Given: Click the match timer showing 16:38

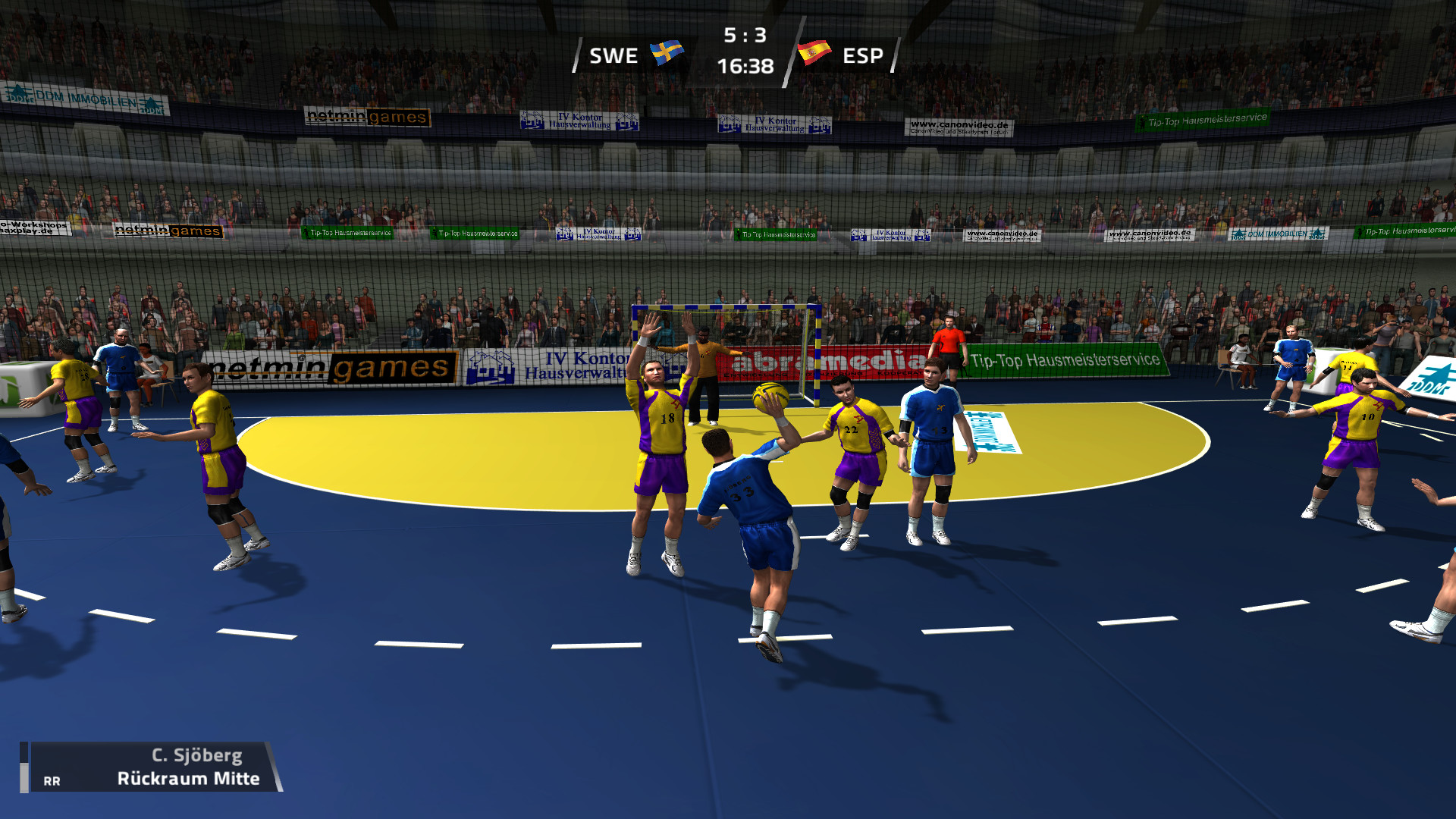Looking at the screenshot, I should pyautogui.click(x=745, y=66).
